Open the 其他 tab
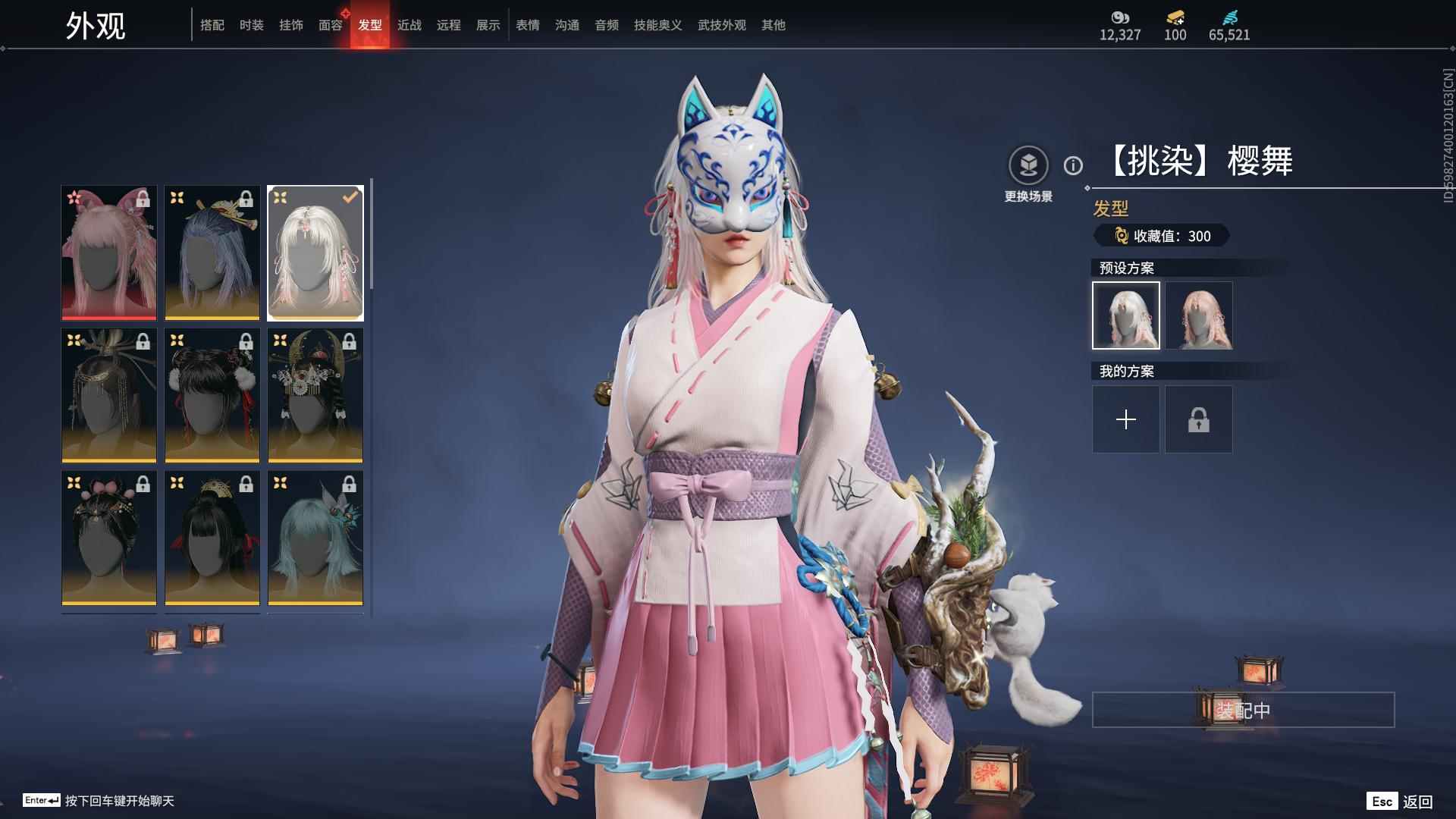The width and height of the screenshot is (1456, 819). [773, 25]
